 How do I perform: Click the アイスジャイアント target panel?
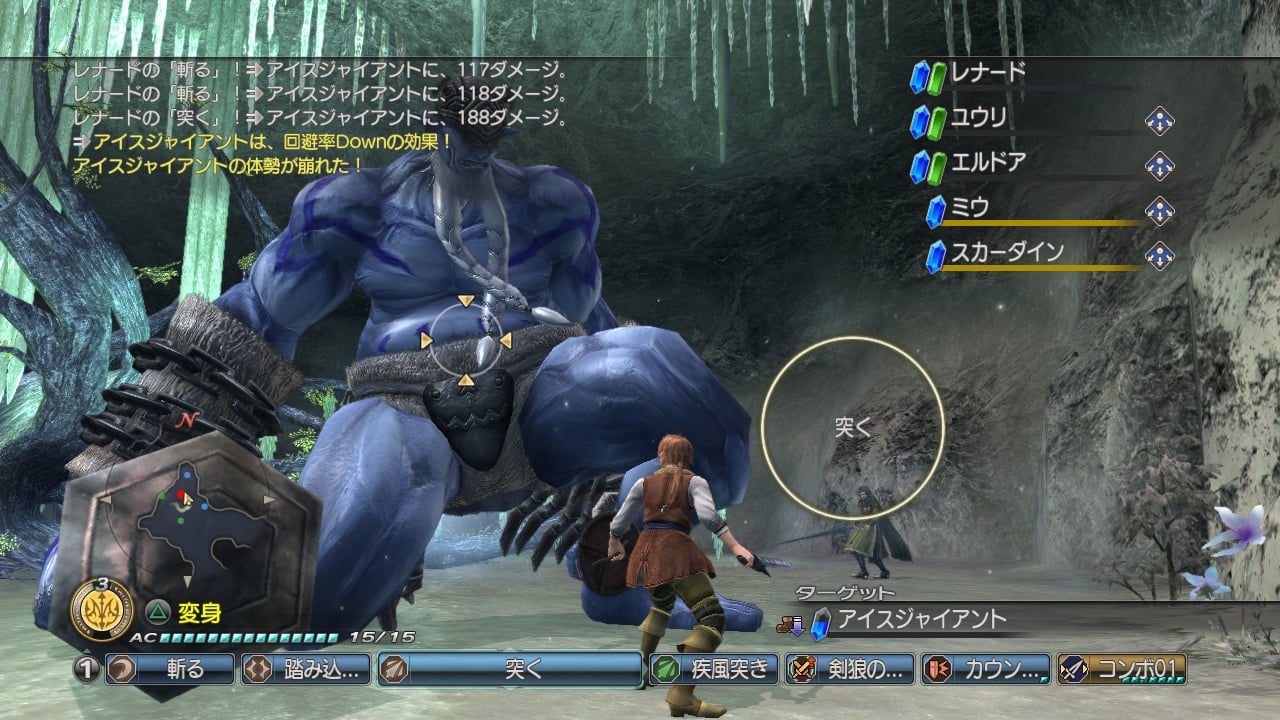point(920,621)
